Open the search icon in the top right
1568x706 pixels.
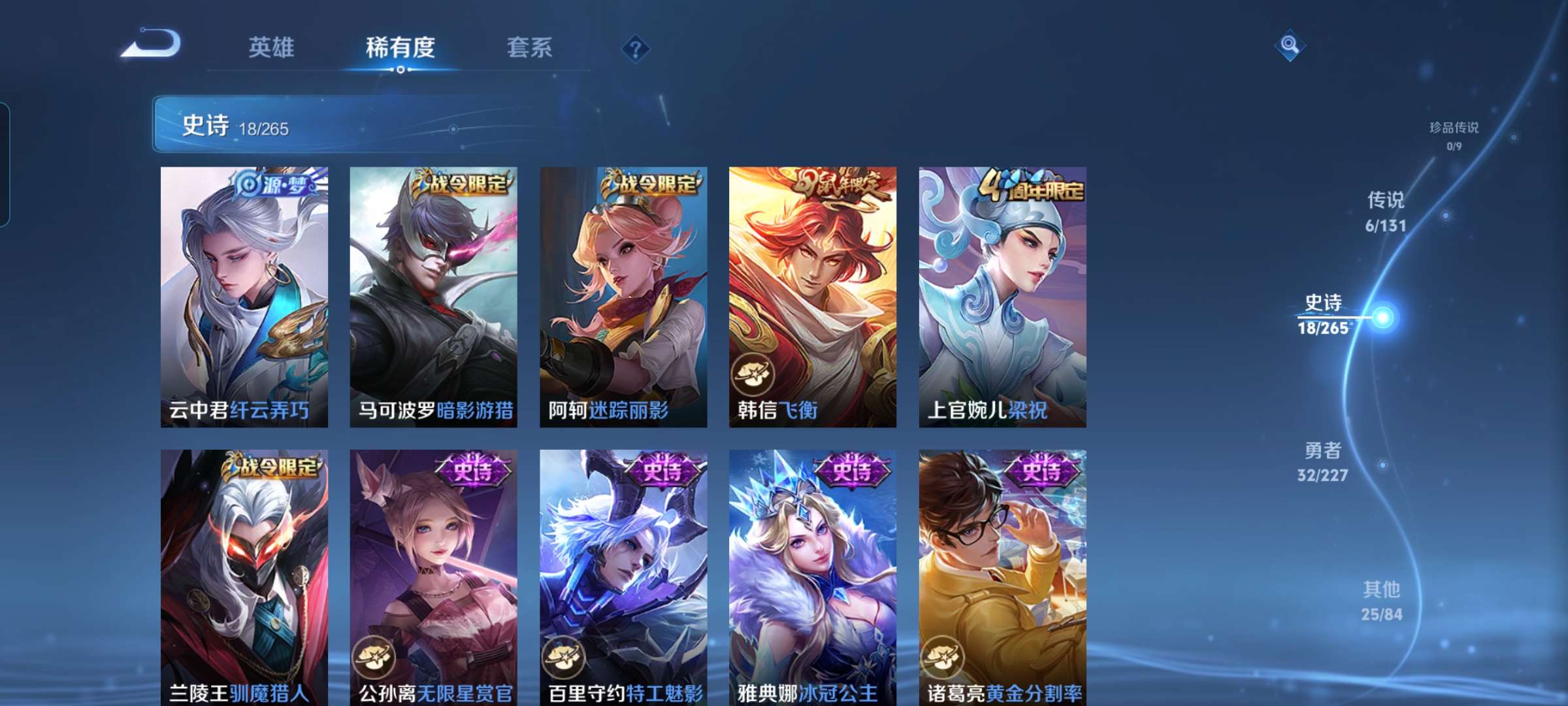(1290, 44)
